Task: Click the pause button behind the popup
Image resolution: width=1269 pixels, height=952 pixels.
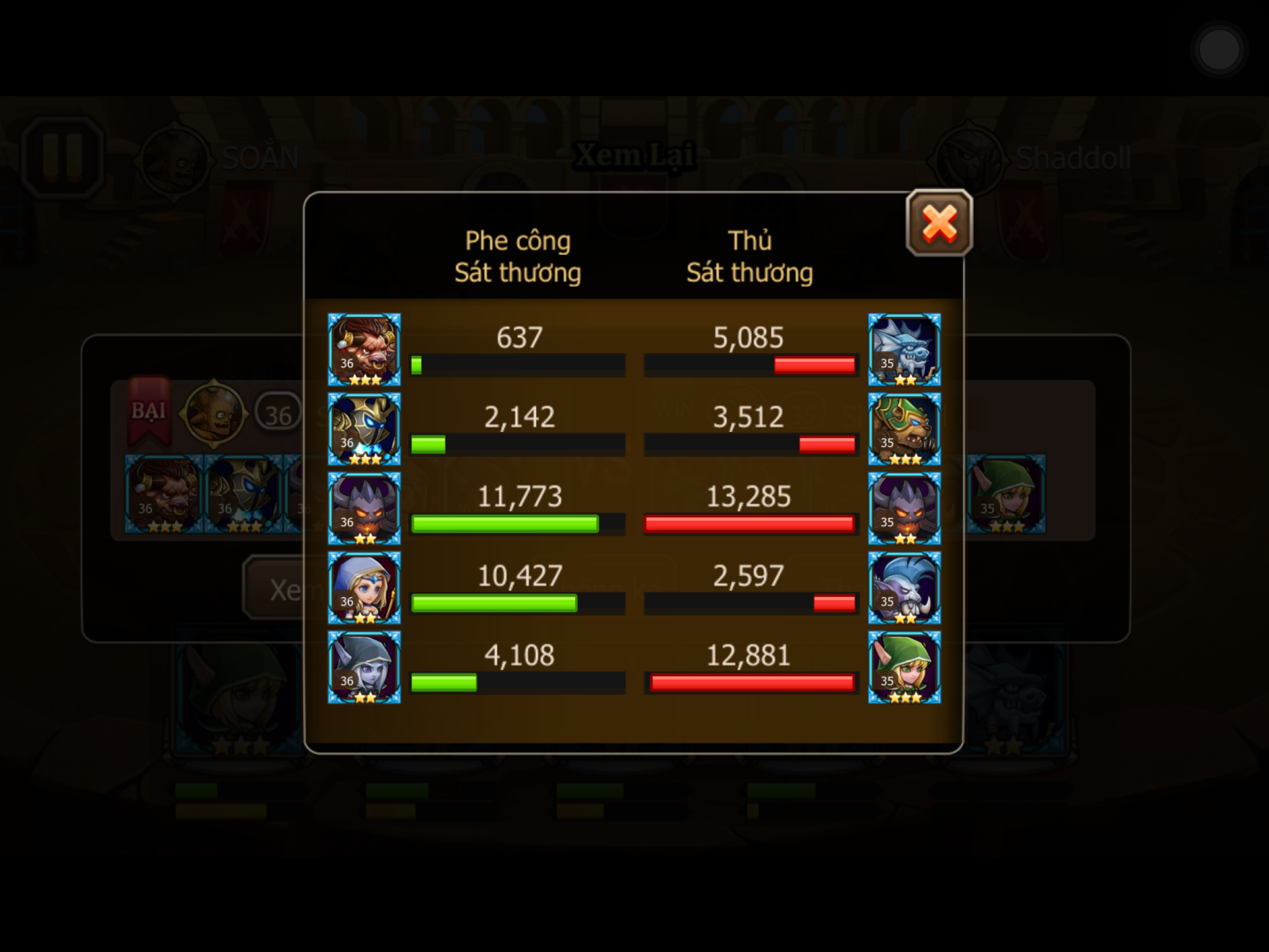Action: [x=62, y=157]
